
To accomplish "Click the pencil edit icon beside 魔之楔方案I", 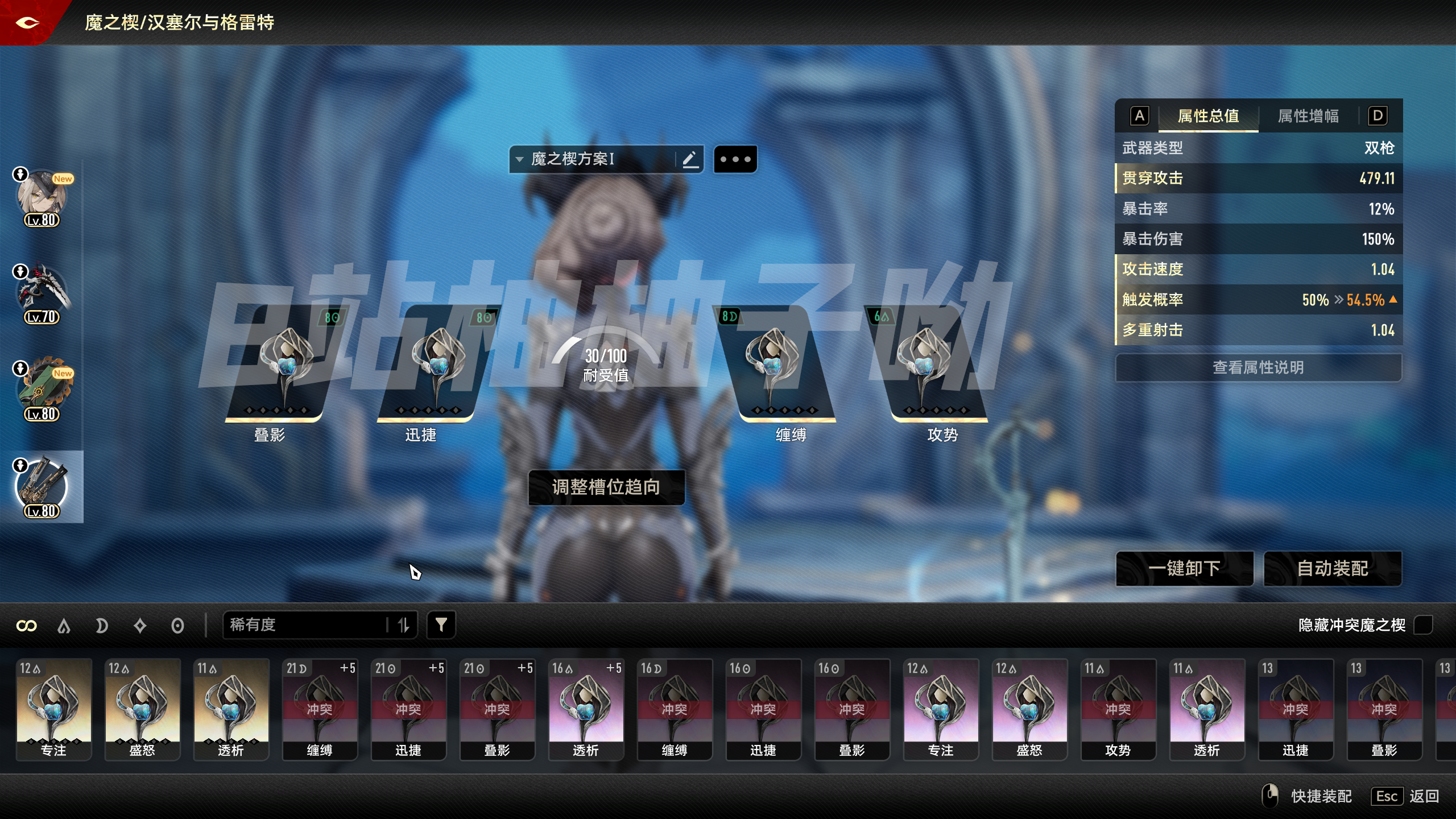I will point(690,159).
